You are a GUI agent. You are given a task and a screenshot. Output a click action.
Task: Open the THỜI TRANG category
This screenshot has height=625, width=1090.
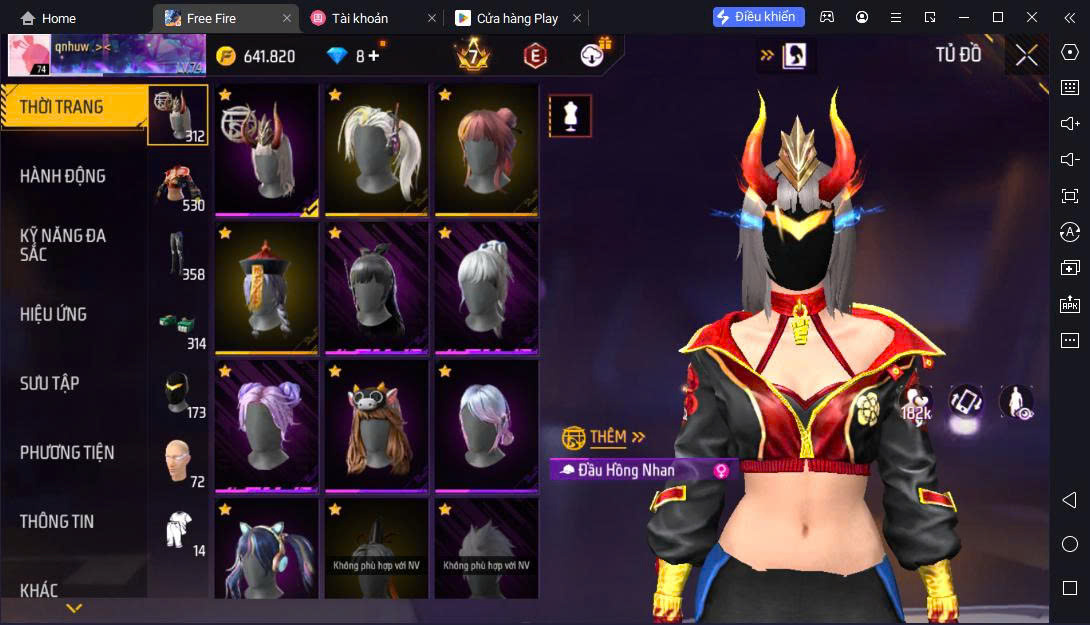62,107
